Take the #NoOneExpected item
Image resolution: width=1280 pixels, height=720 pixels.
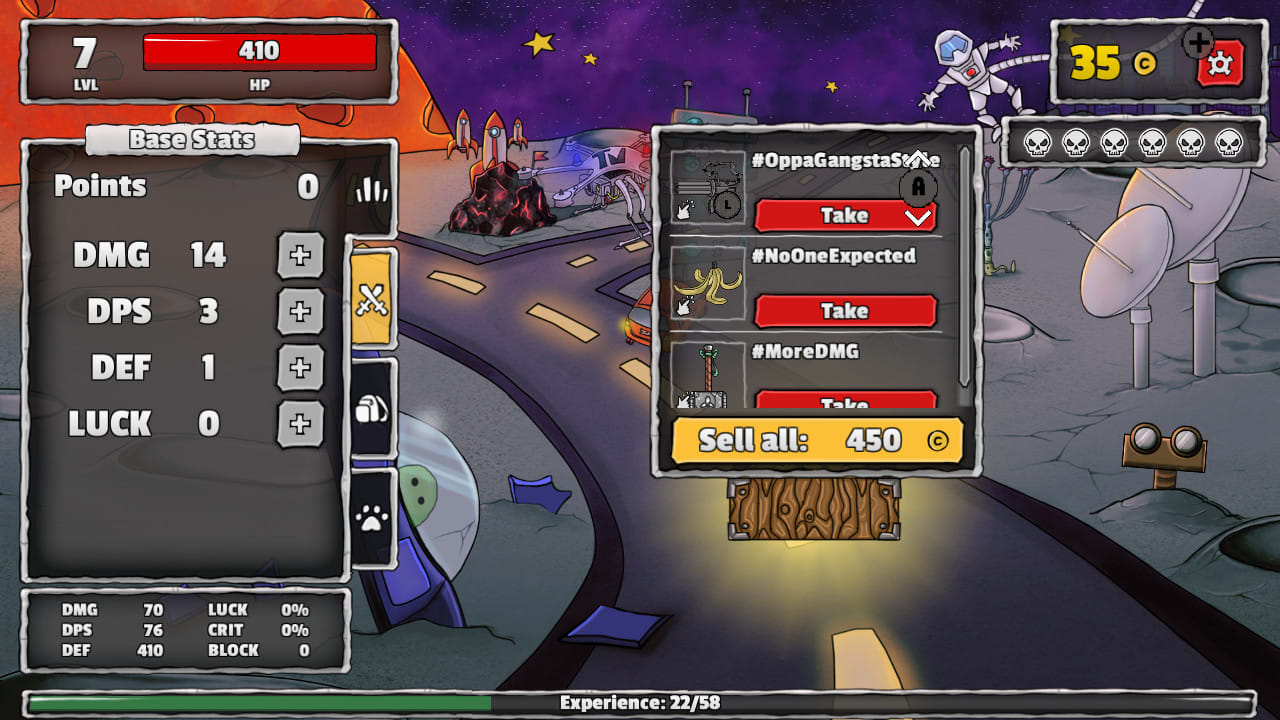846,311
